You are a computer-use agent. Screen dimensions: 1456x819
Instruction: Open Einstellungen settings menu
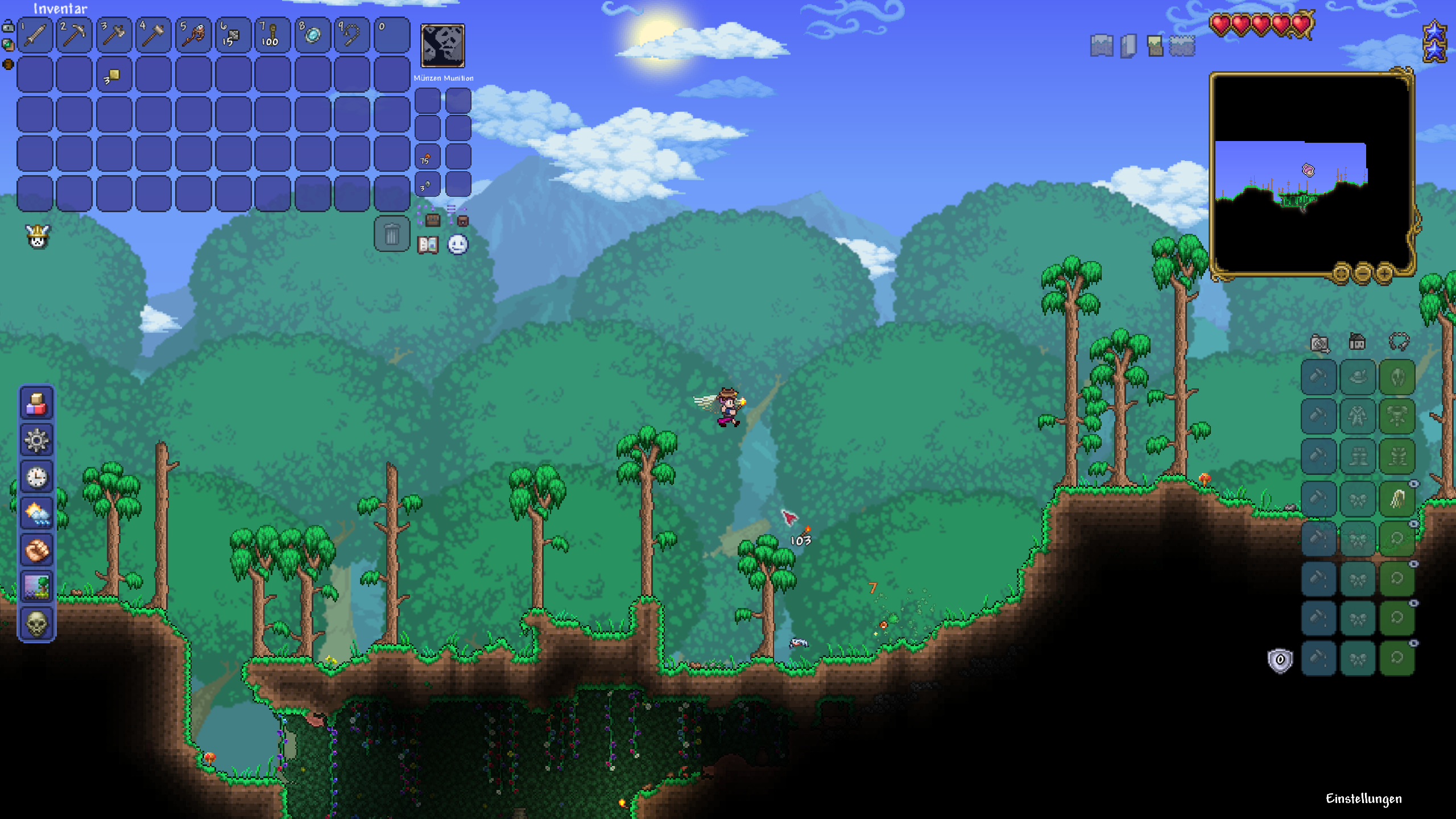click(1363, 799)
